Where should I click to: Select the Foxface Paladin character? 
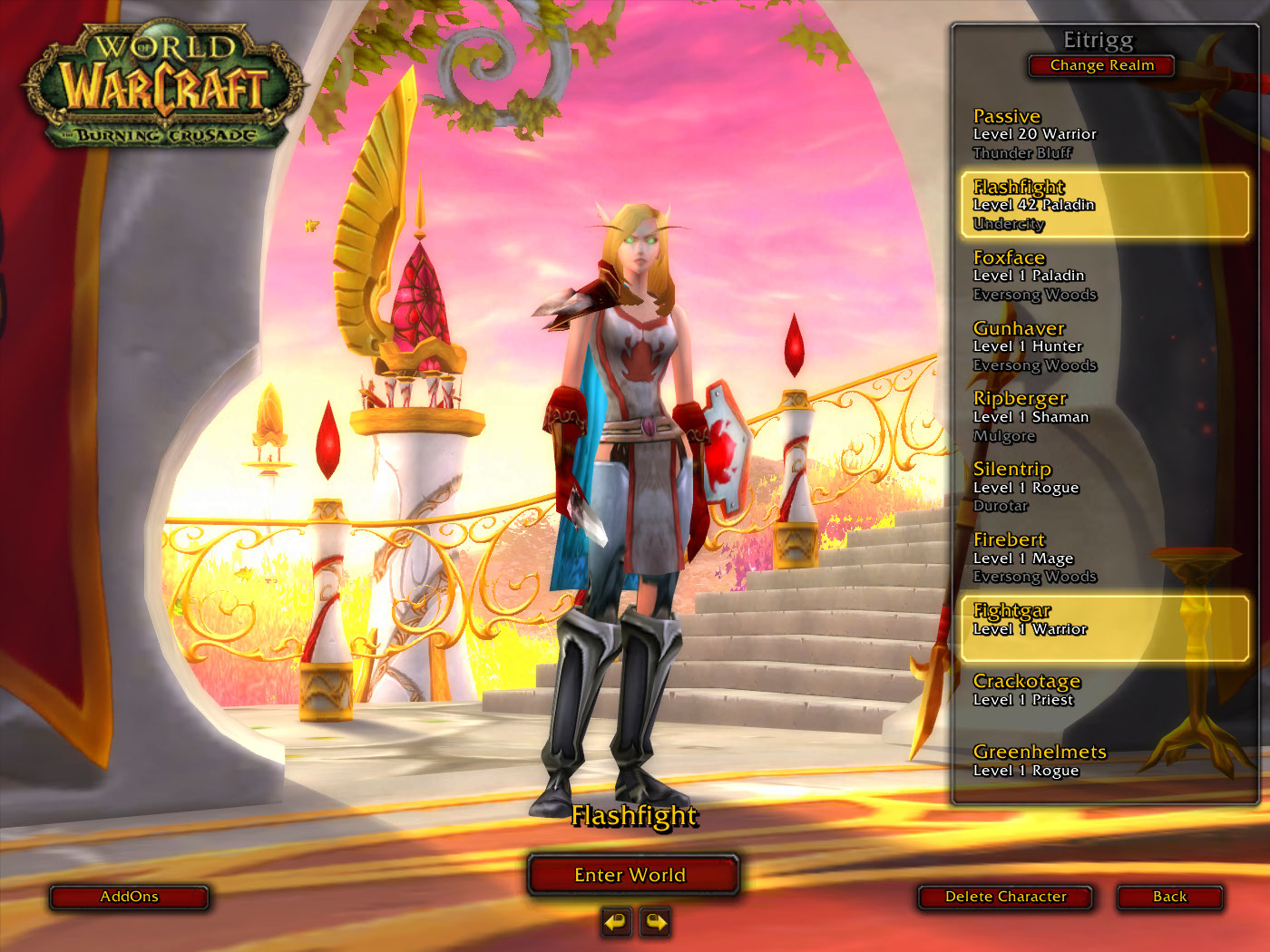coord(1103,276)
